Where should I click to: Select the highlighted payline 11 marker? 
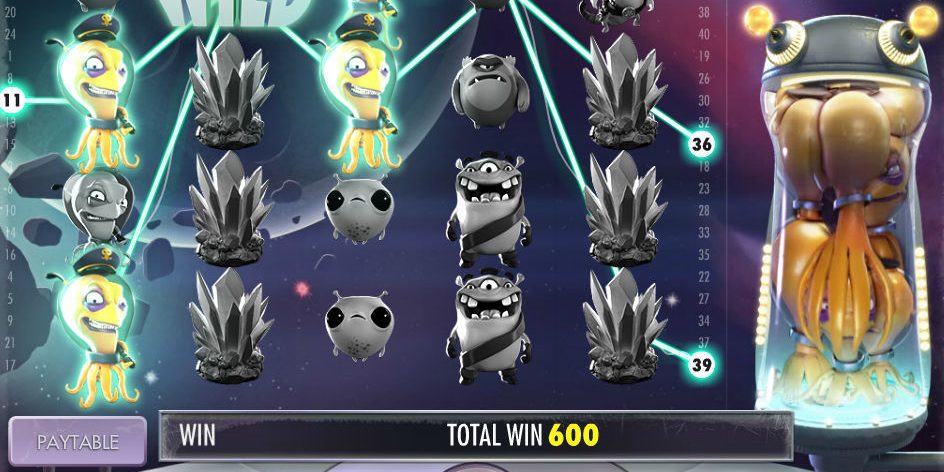tap(13, 100)
